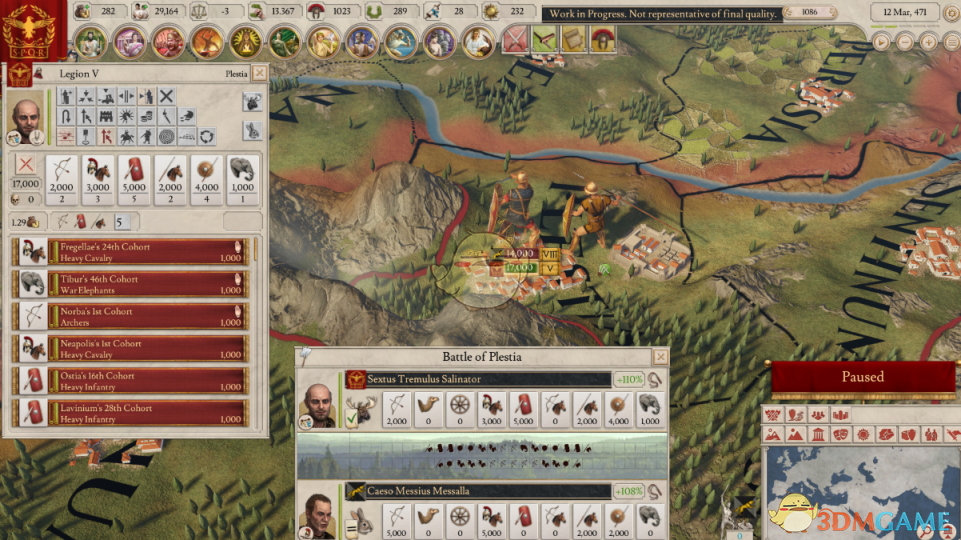Click Sextus Tremulus Salinator's portrait
The height and width of the screenshot is (540, 961).
(x=320, y=402)
